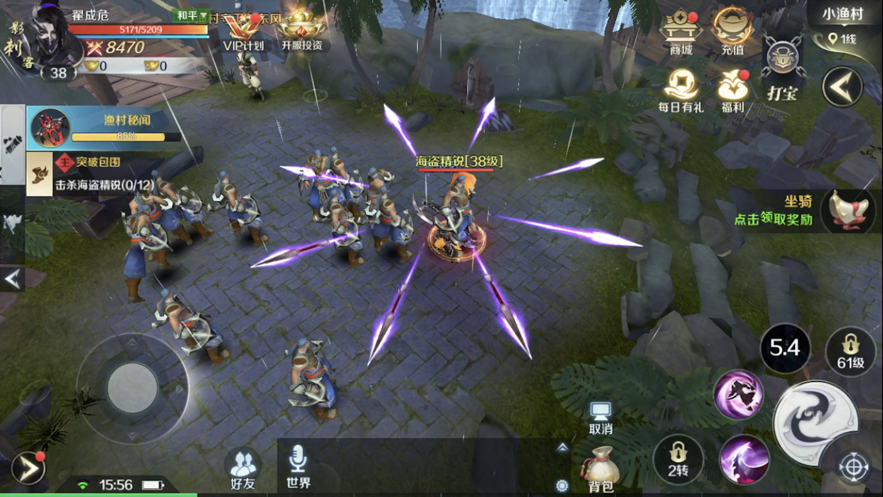Image resolution: width=883 pixels, height=497 pixels.
Task: Open the 好友 friends list
Action: point(244,468)
